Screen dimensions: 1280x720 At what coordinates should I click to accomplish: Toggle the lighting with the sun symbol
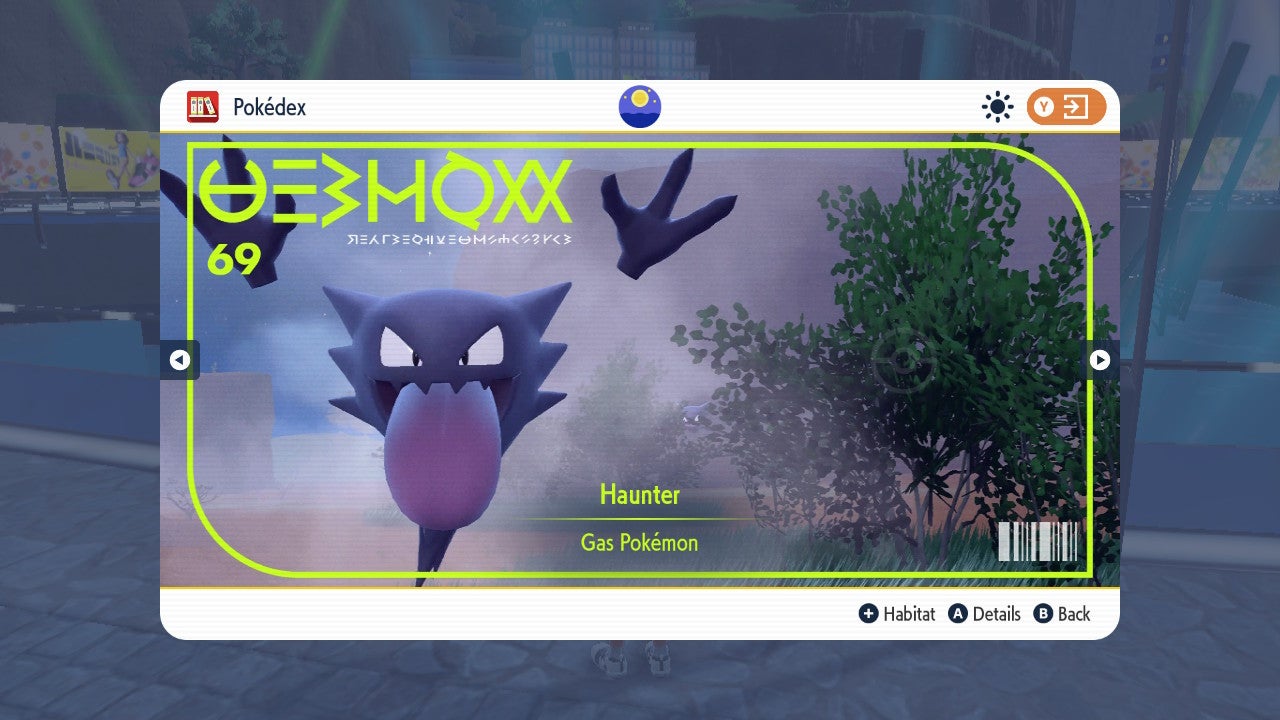click(997, 107)
